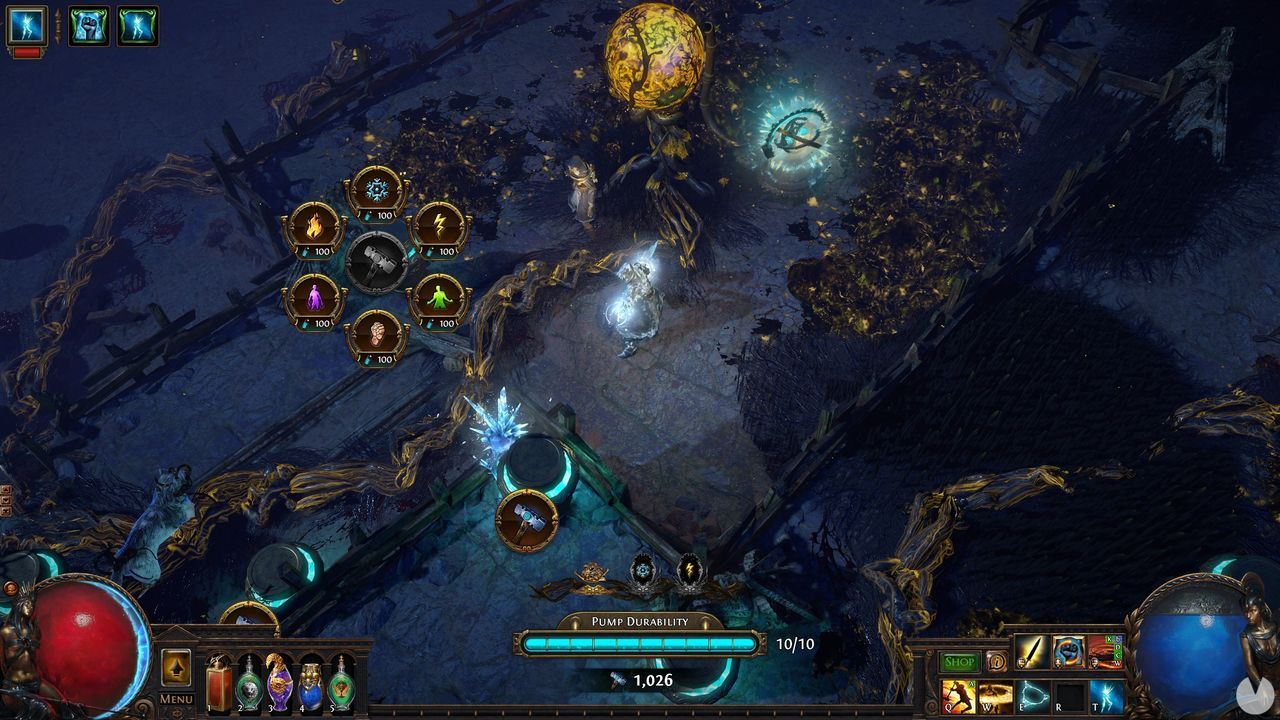Viewport: 1280px width, 720px height.
Task: Open the Menu panel
Action: point(175,700)
